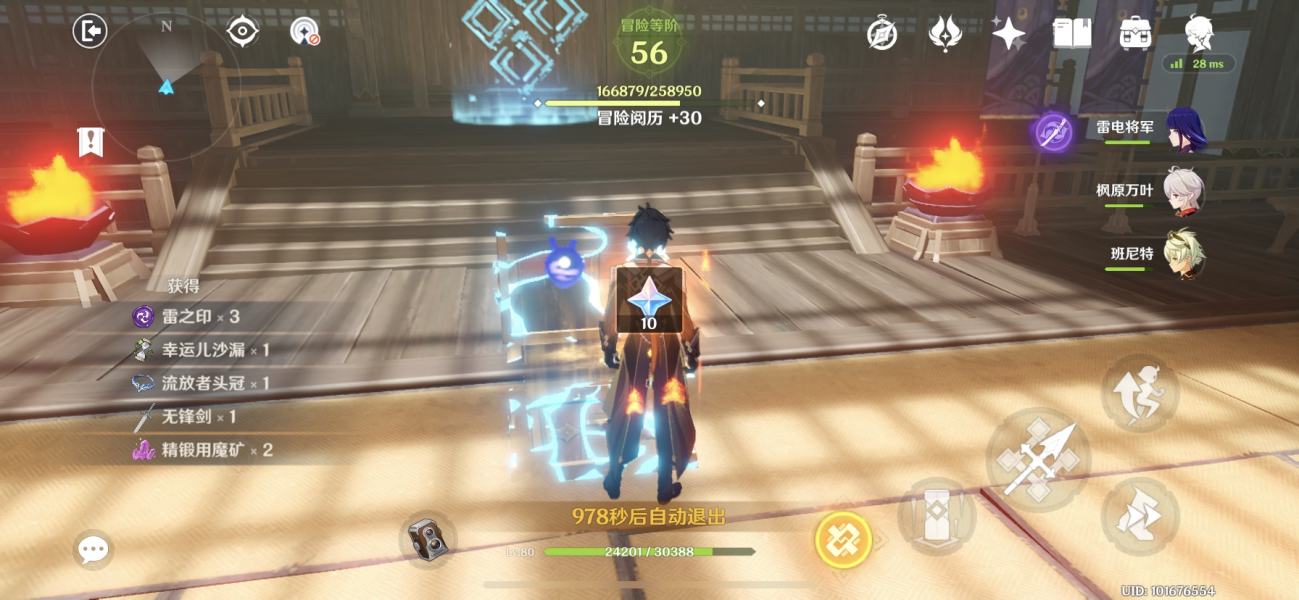
Task: Open the gauge icon beside minimap
Action: pos(304,32)
